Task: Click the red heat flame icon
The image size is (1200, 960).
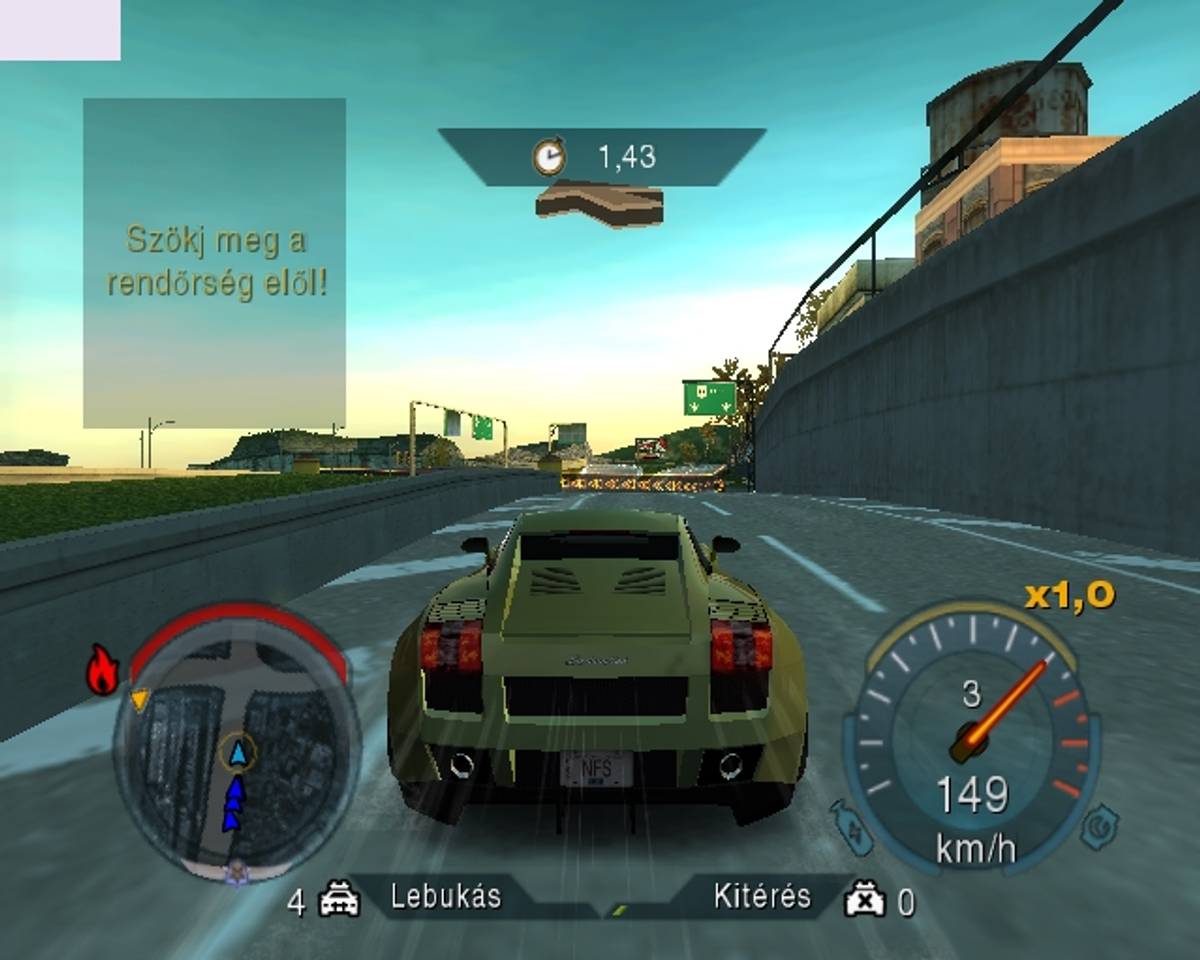Action: (x=102, y=671)
